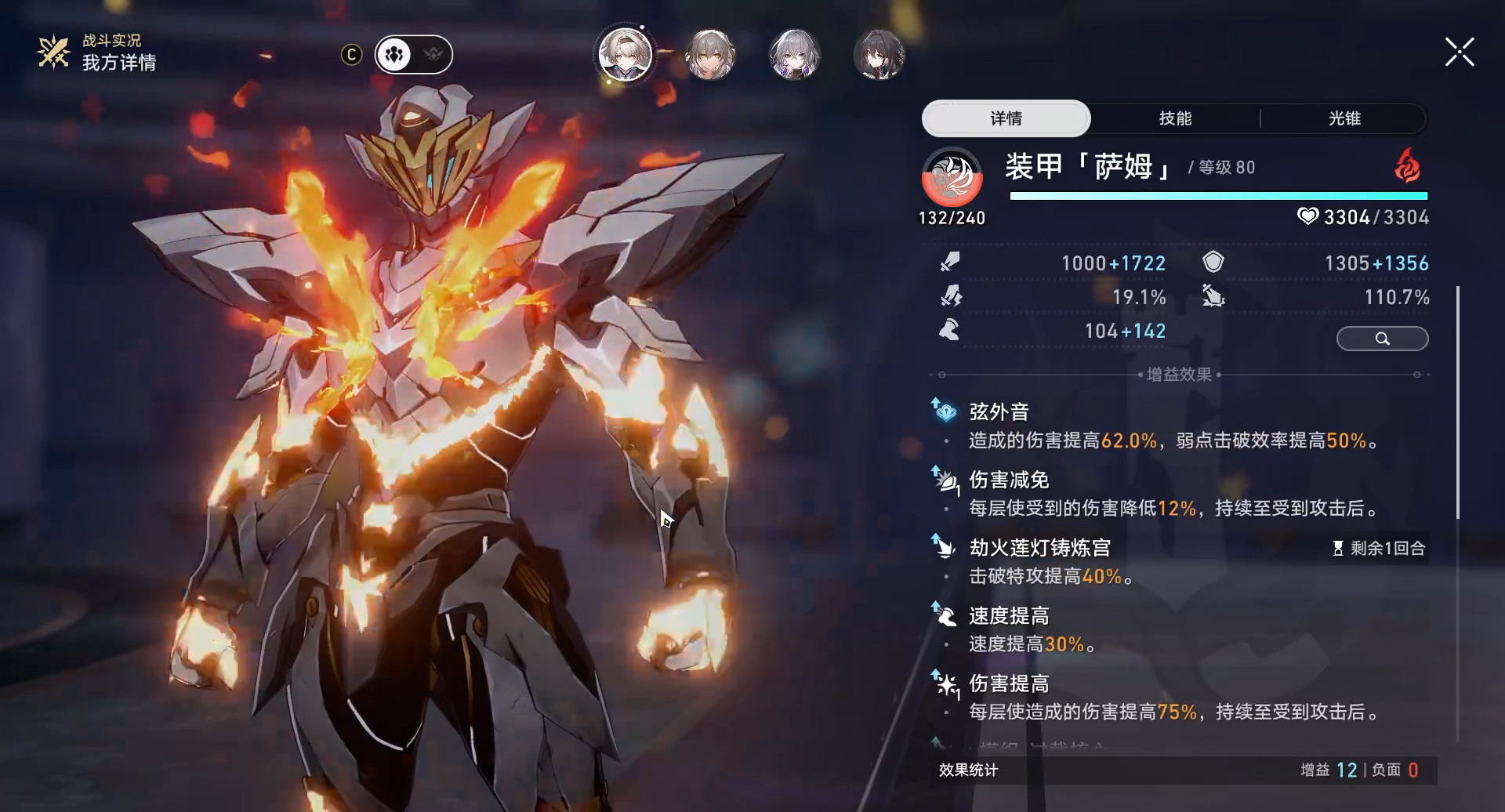Image resolution: width=1505 pixels, height=812 pixels.
Task: Click the C auto-battle indicator circle
Action: 351,54
